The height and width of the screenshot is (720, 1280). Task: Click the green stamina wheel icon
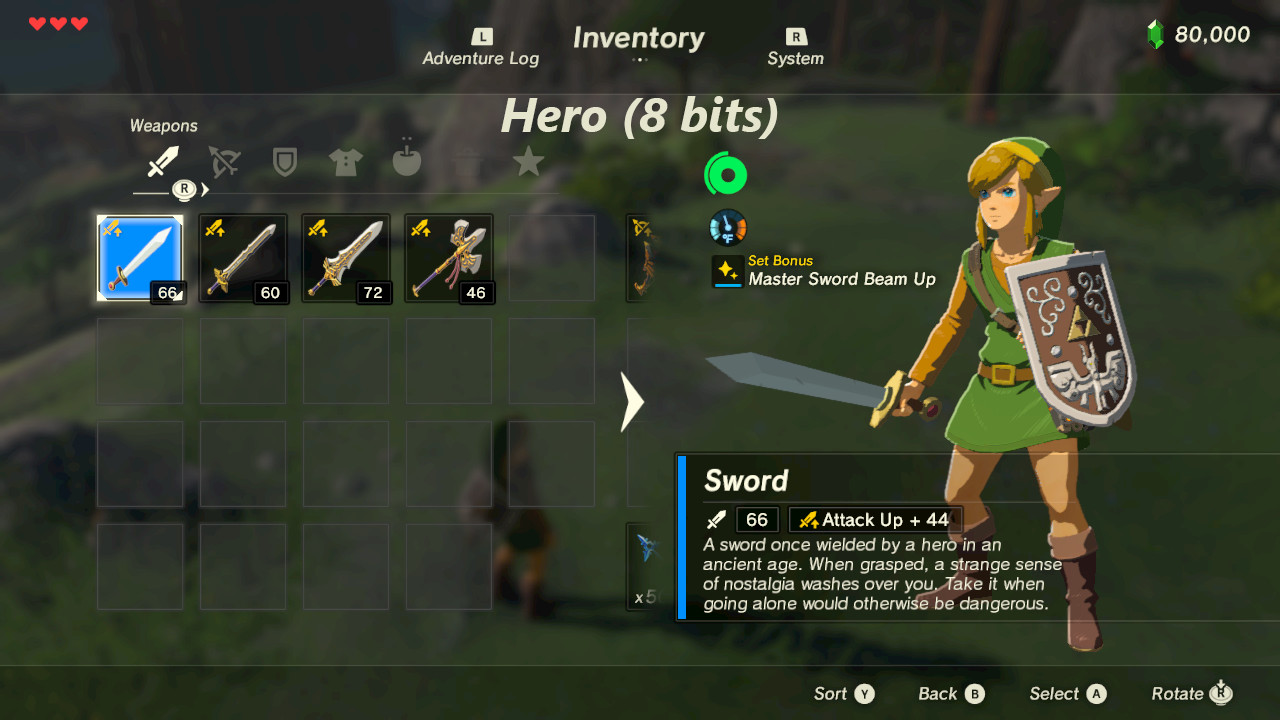point(725,173)
